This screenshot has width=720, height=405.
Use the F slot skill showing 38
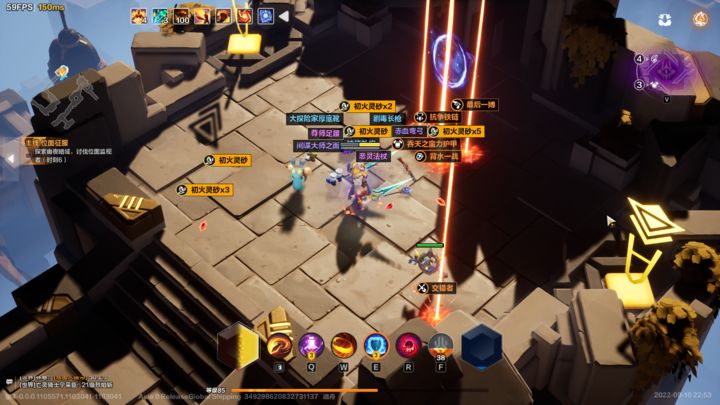[x=440, y=346]
